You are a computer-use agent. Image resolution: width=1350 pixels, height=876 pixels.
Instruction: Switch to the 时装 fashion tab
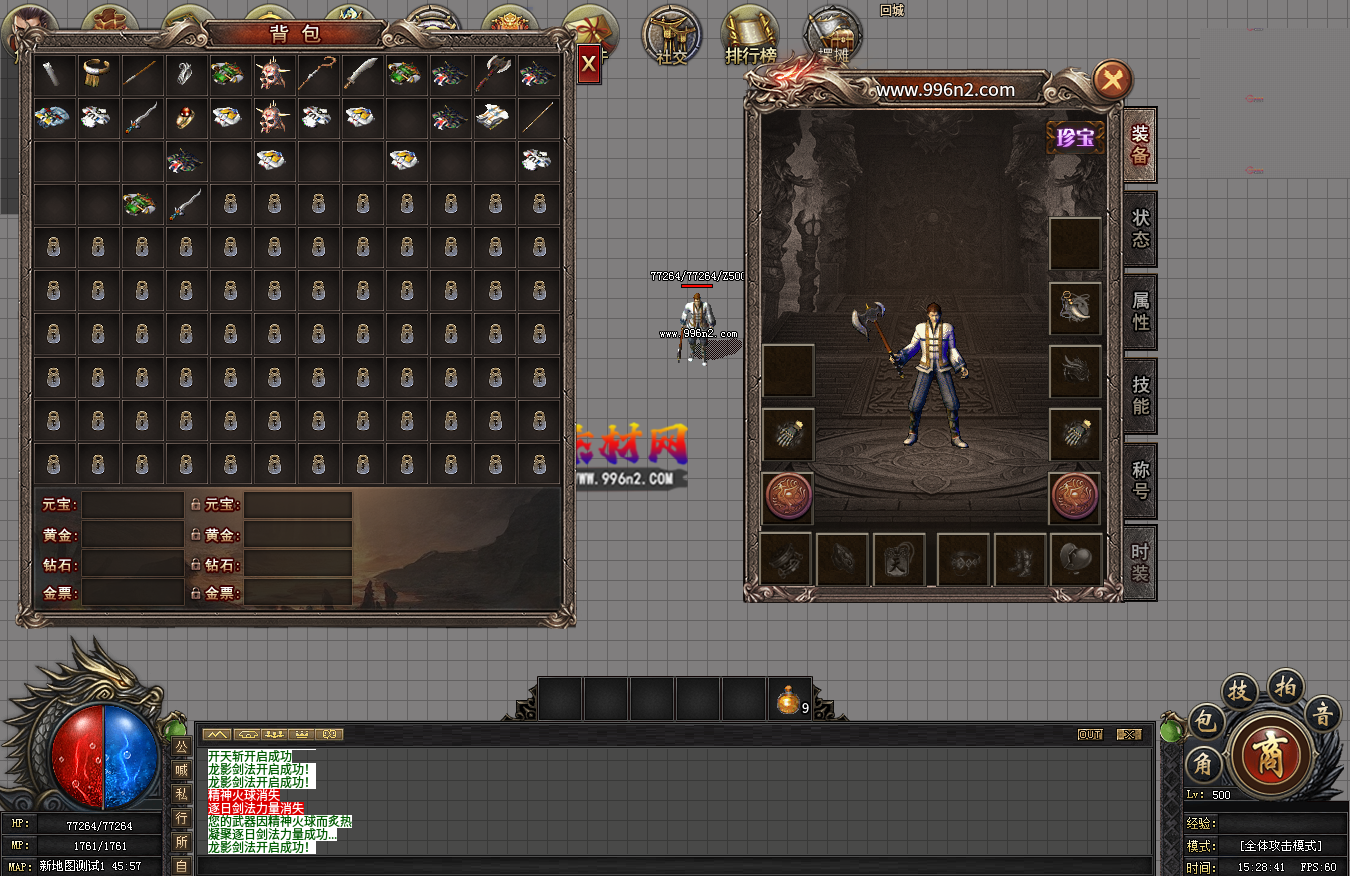(1140, 562)
